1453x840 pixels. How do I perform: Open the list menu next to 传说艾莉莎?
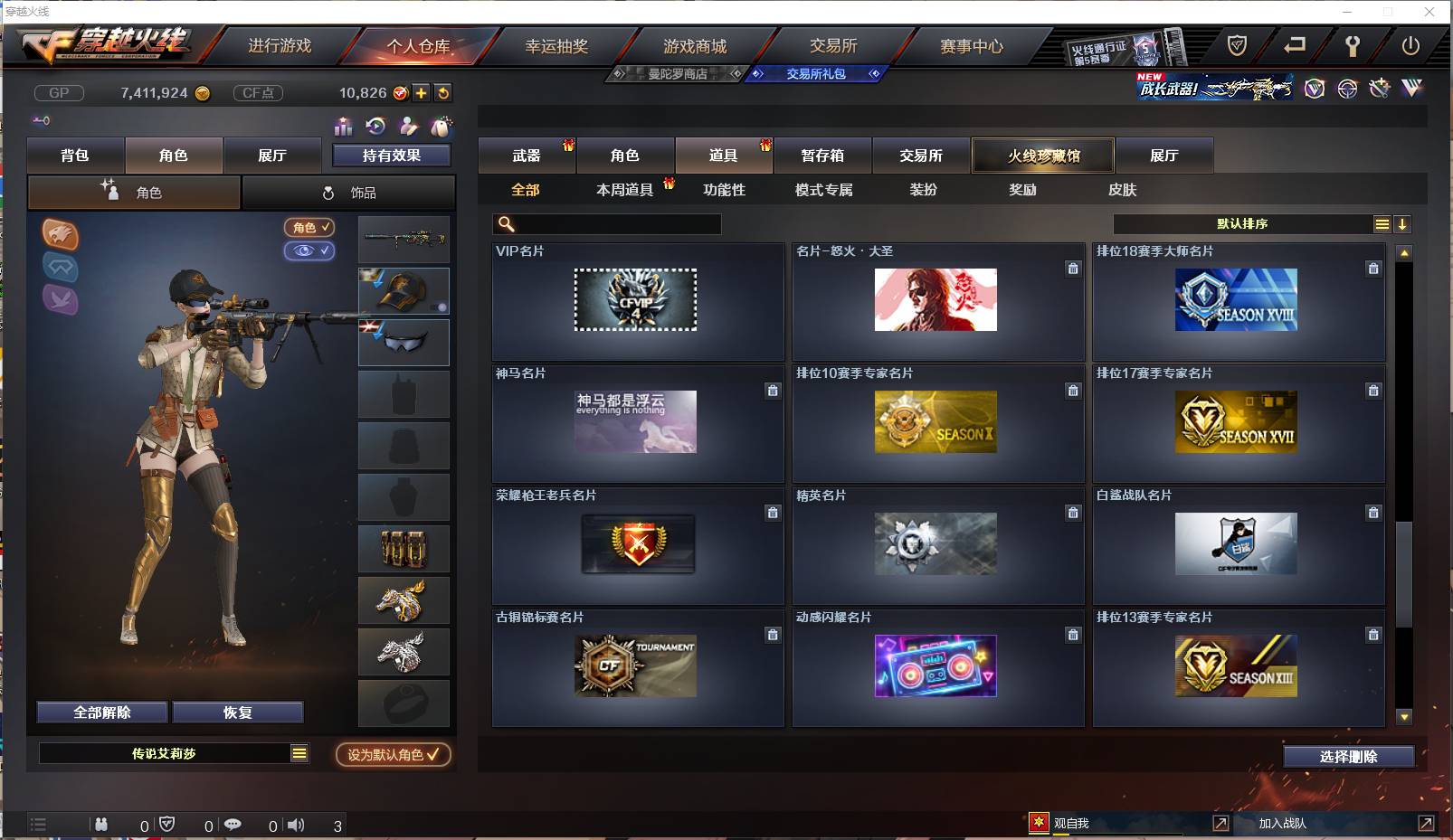tap(297, 752)
